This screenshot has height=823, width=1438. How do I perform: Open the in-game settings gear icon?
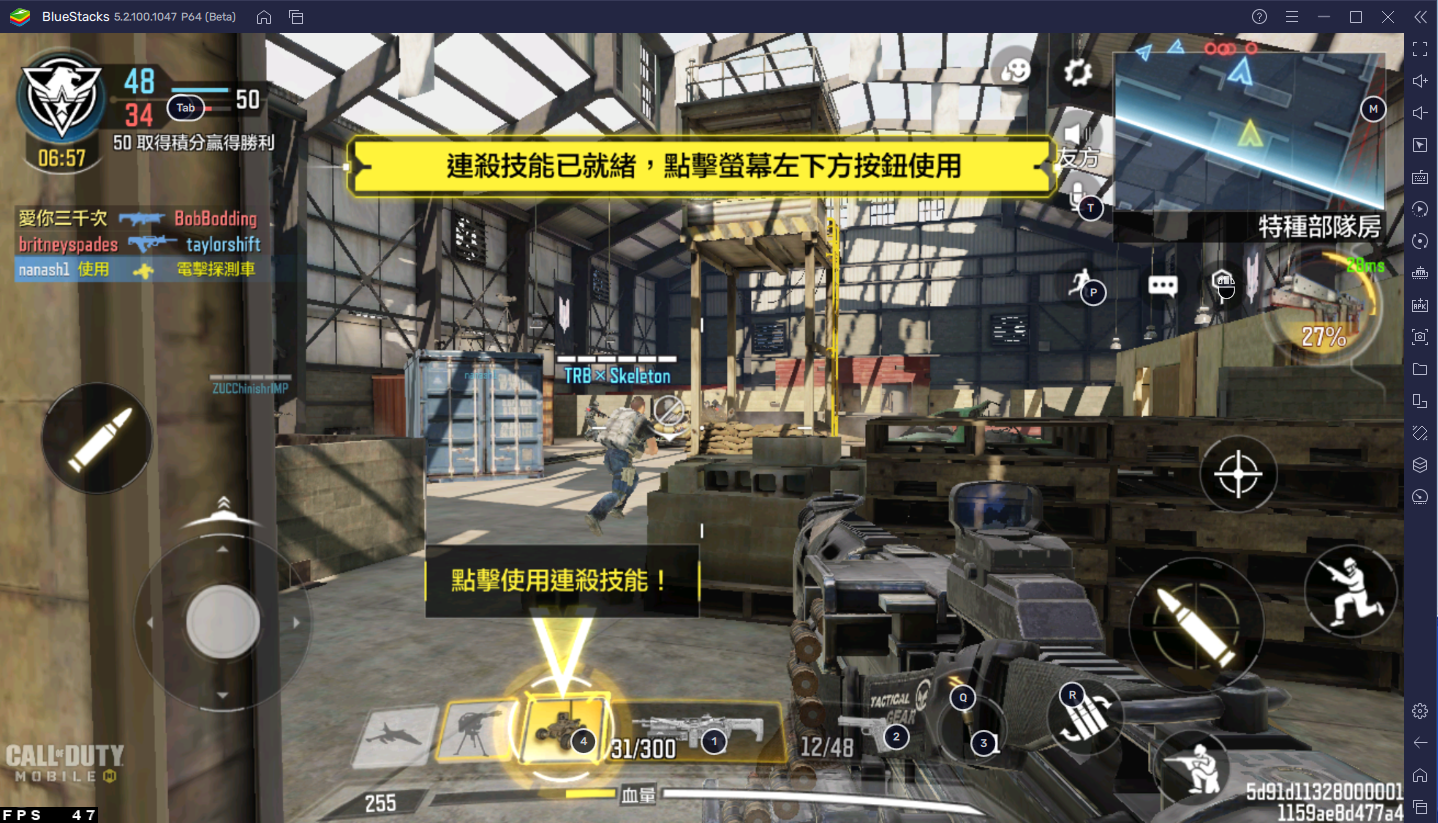(x=1076, y=74)
